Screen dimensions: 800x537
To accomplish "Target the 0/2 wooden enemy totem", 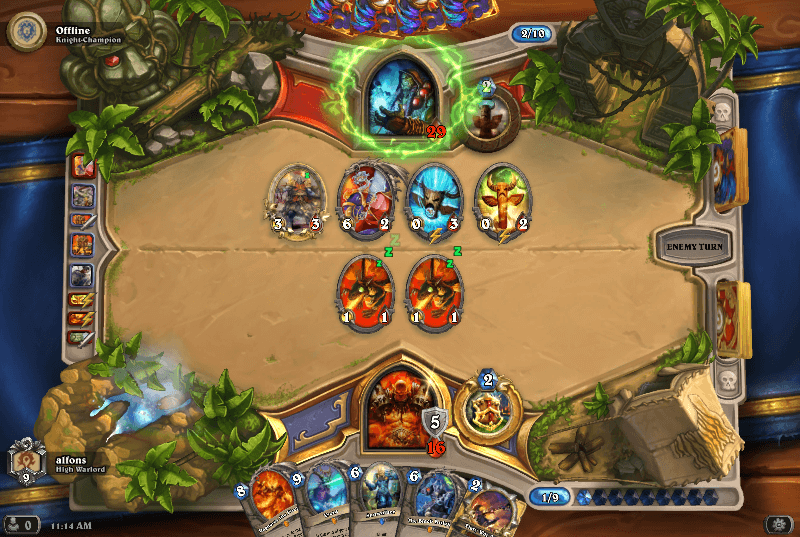I will coord(501,200).
